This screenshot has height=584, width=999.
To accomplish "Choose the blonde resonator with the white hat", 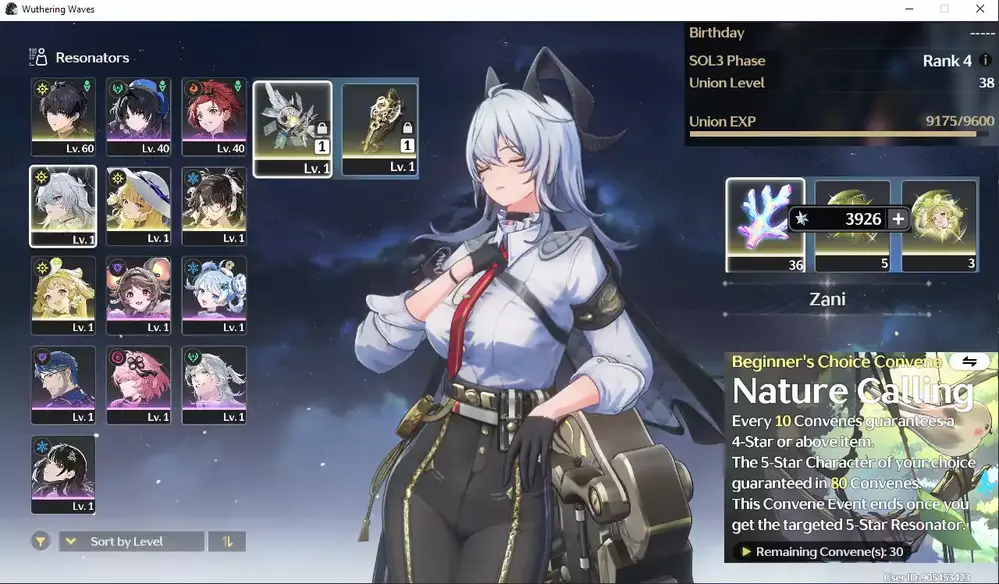I will click(139, 205).
